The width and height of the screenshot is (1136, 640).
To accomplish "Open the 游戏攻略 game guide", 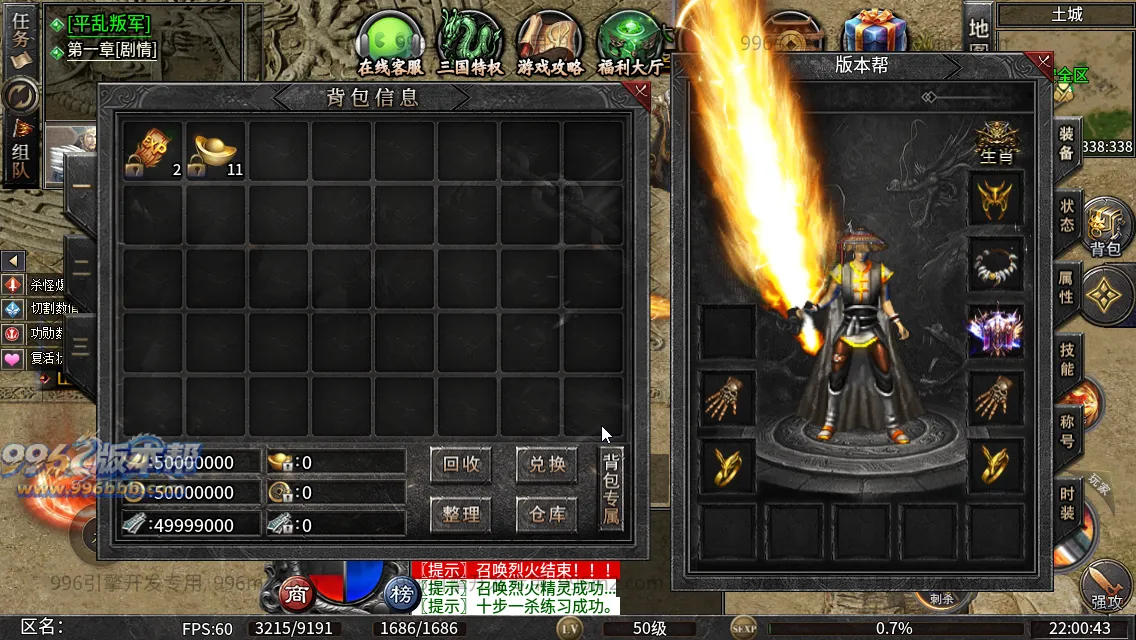I will [549, 45].
